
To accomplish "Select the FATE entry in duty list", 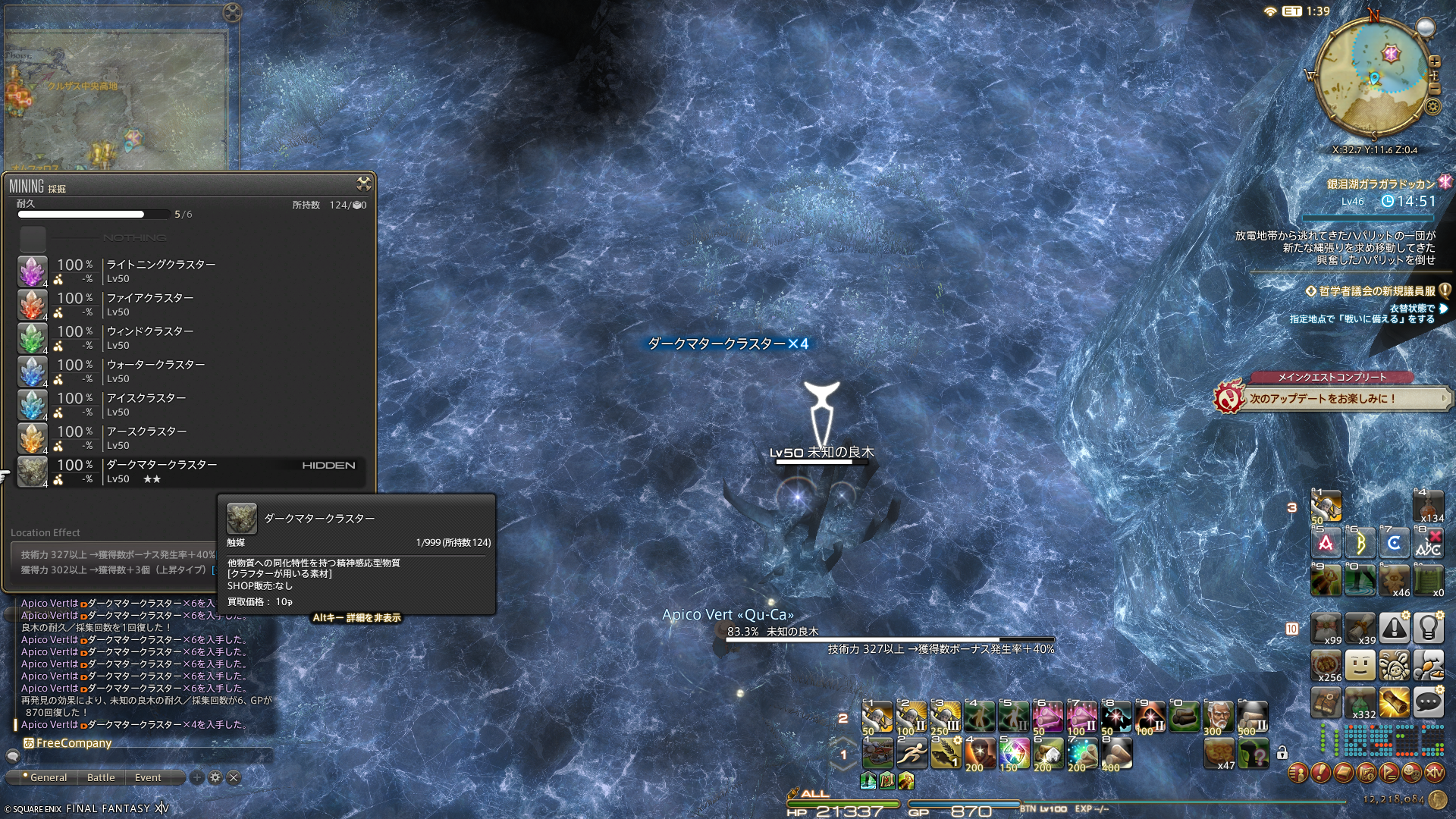I will (x=1380, y=184).
